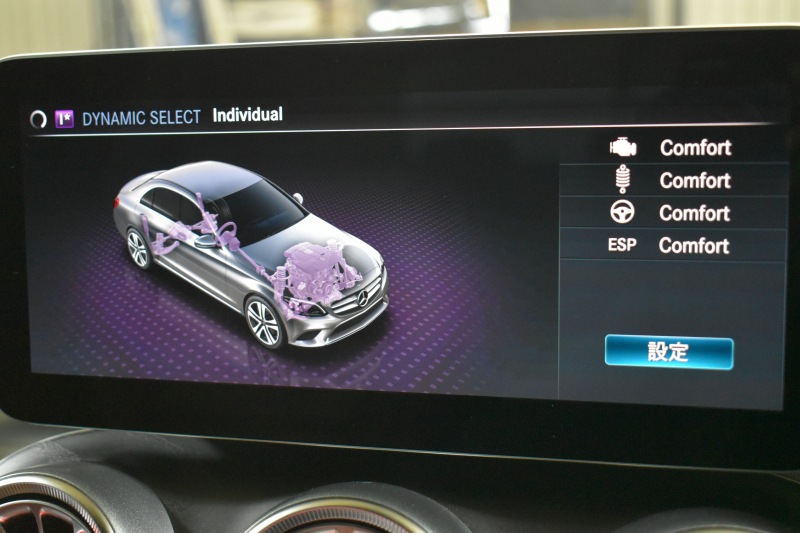Open the 設定 settings button

(x=668, y=352)
